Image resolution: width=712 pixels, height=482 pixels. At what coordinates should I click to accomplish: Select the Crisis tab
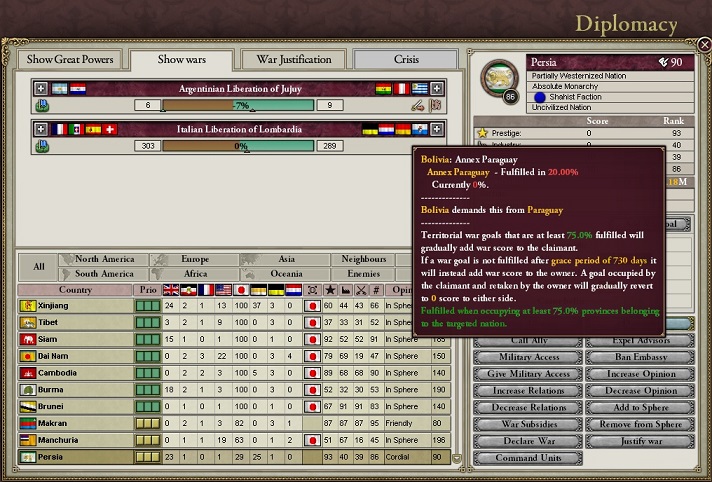(406, 59)
